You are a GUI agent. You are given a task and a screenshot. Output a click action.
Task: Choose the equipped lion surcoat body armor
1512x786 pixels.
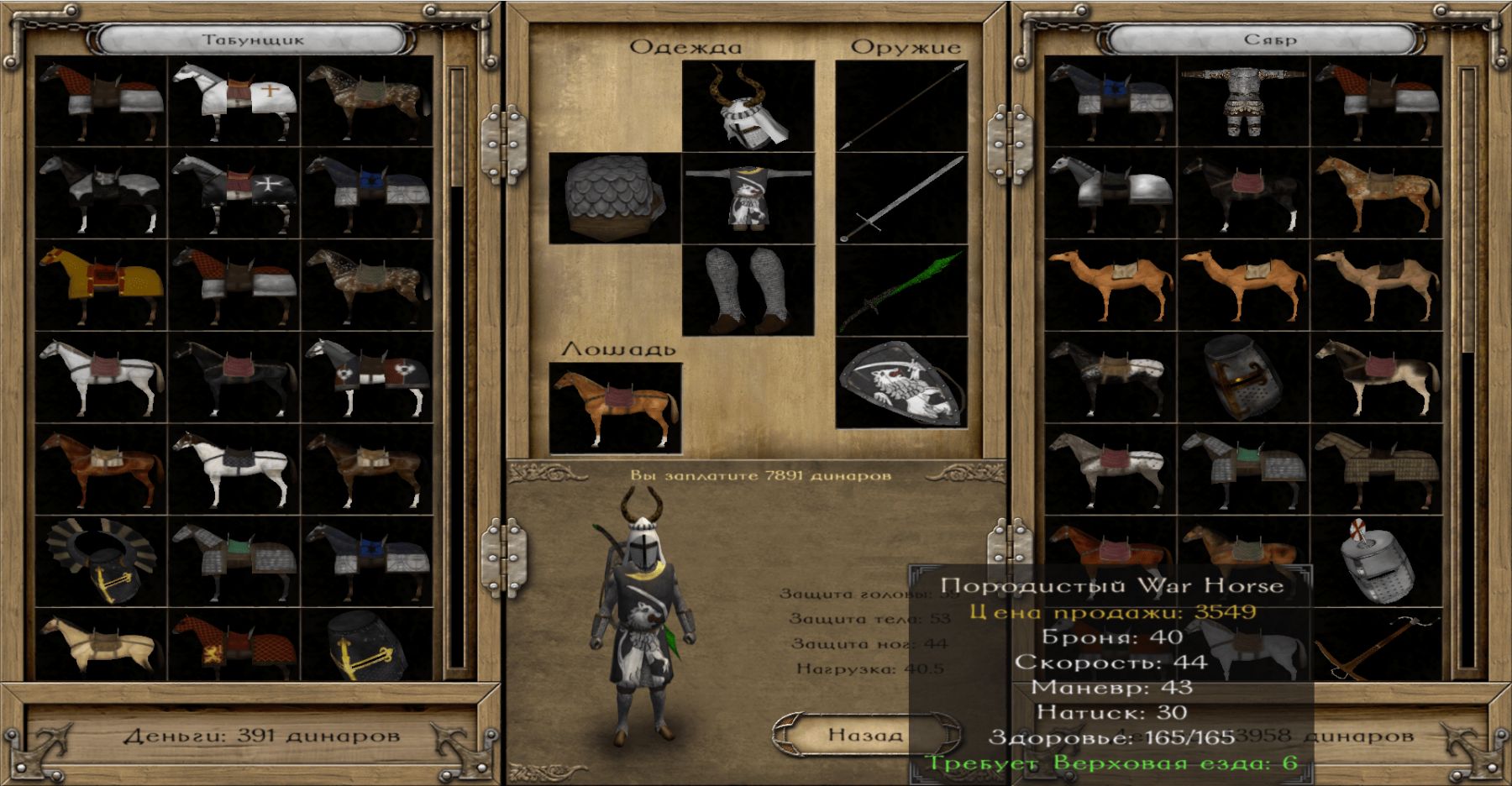coord(748,198)
